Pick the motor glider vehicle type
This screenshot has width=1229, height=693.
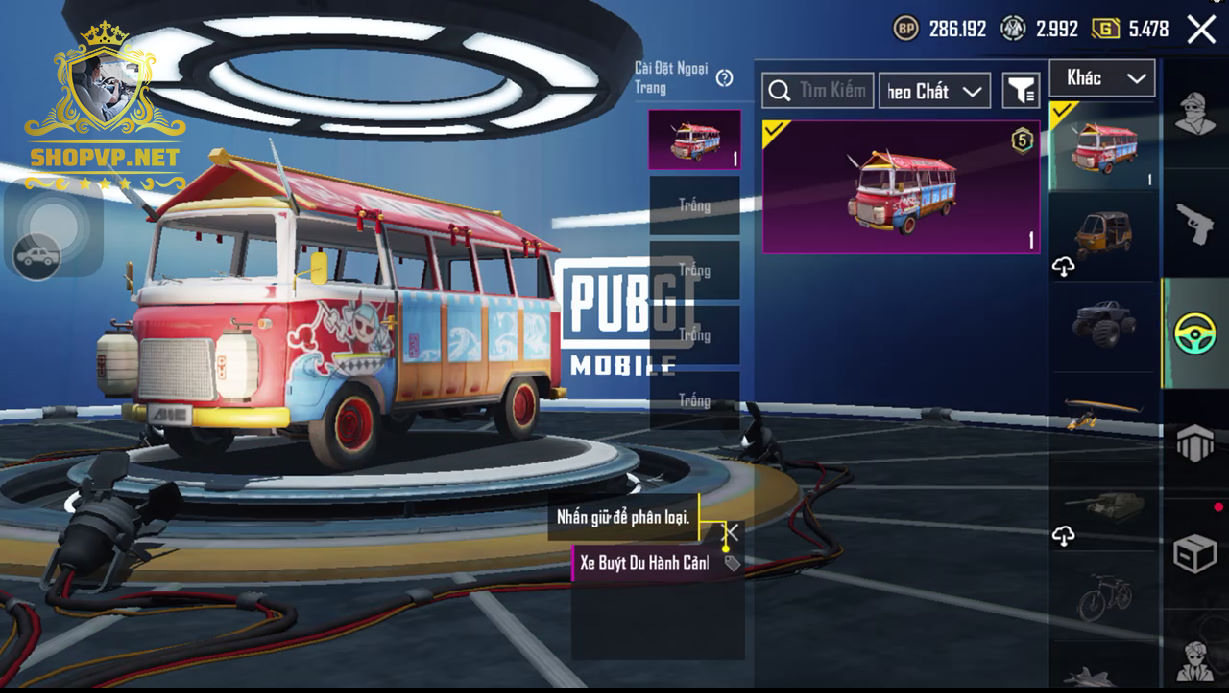click(x=1103, y=410)
